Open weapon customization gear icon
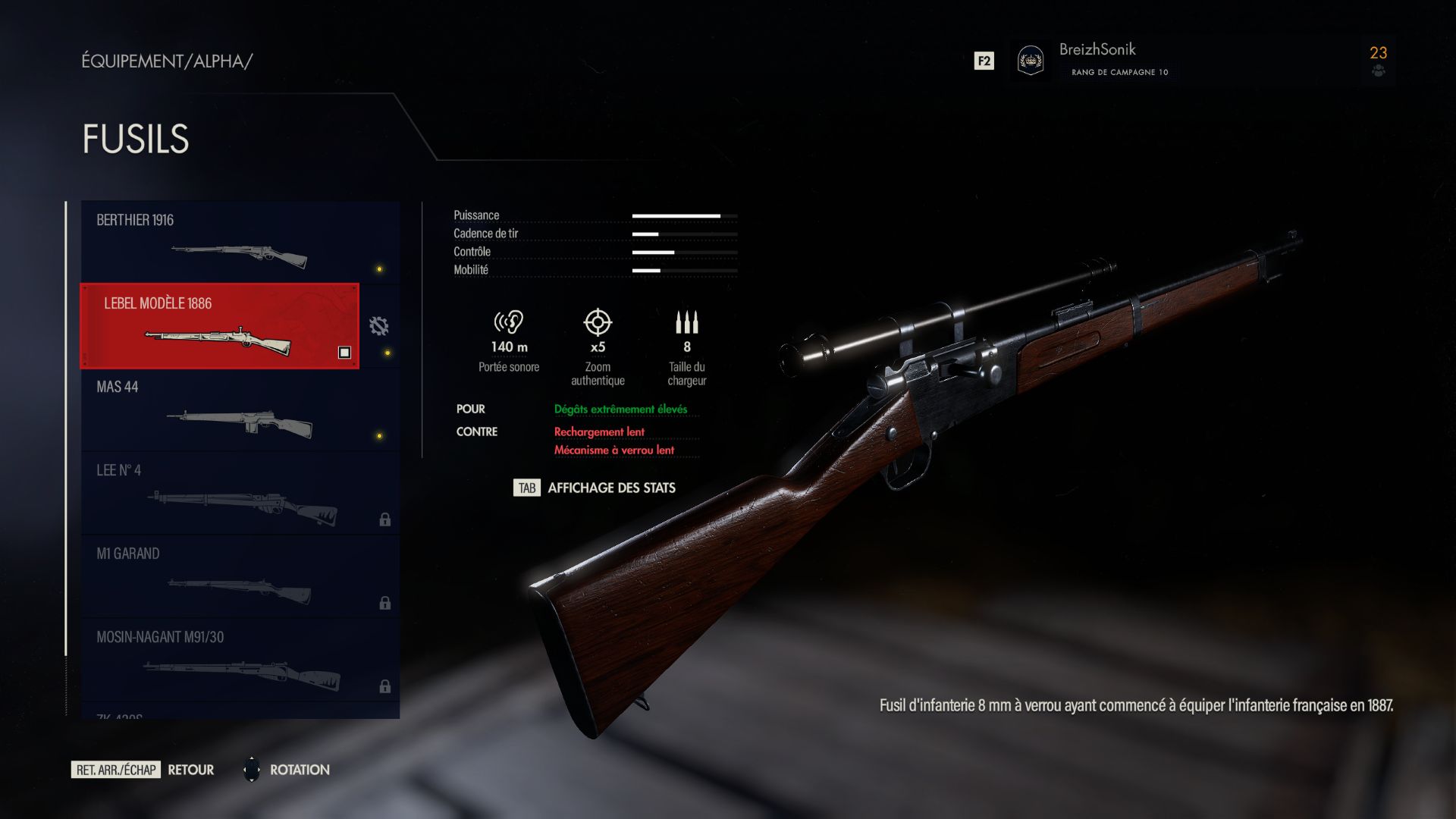The height and width of the screenshot is (819, 1456). point(378,326)
